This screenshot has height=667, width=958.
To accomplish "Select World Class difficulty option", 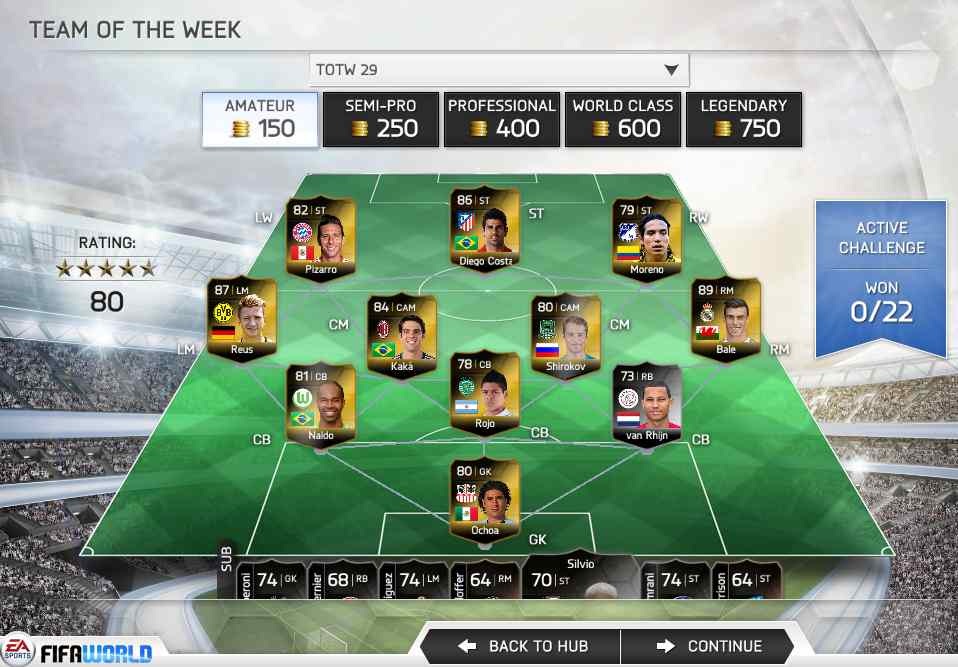I will (x=622, y=119).
